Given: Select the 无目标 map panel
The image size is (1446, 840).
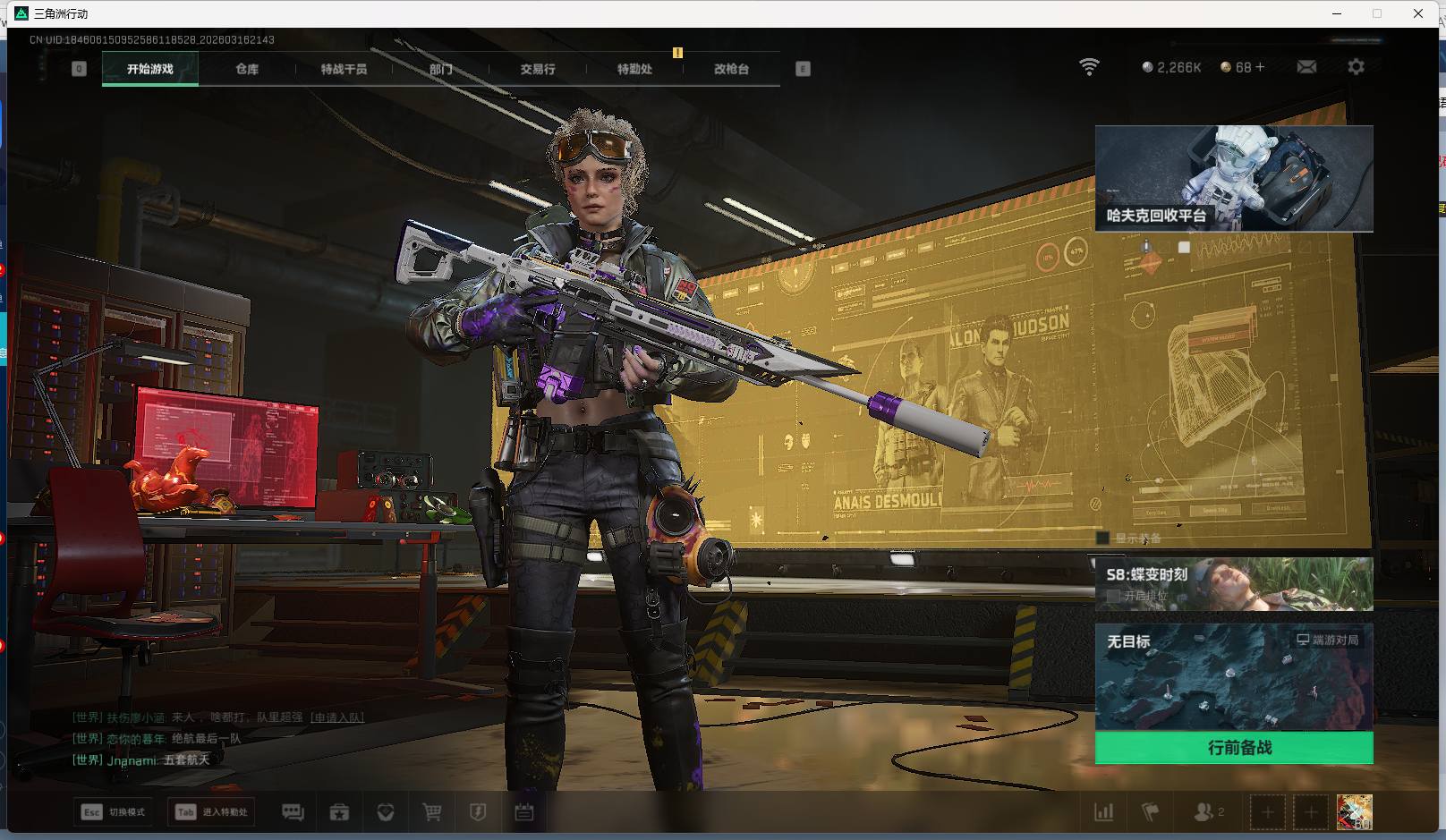Looking at the screenshot, I should [x=1234, y=677].
